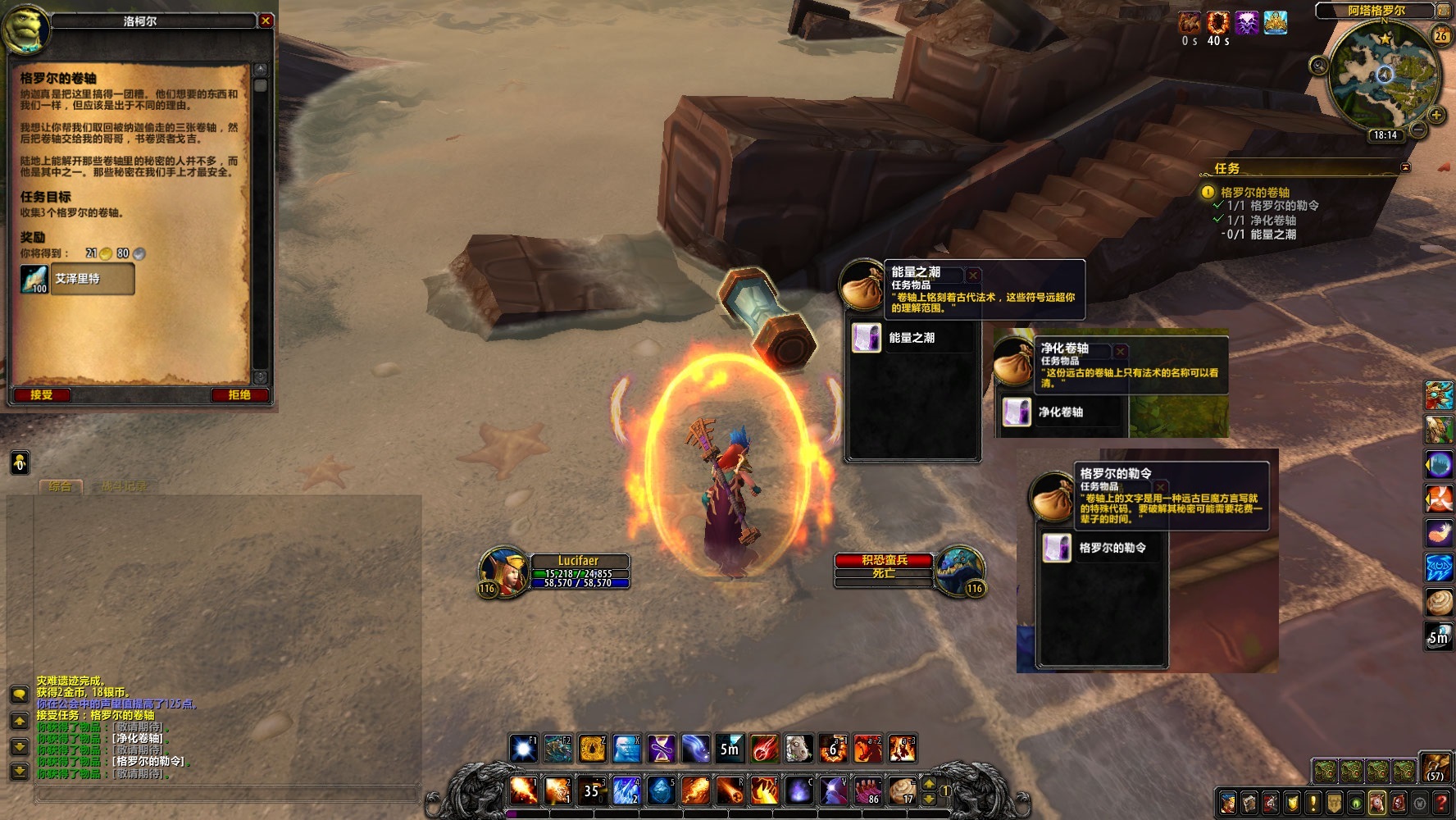Close the 洛柯尔 quest dialog window
Screen dimensions: 1456x820
tap(266, 20)
